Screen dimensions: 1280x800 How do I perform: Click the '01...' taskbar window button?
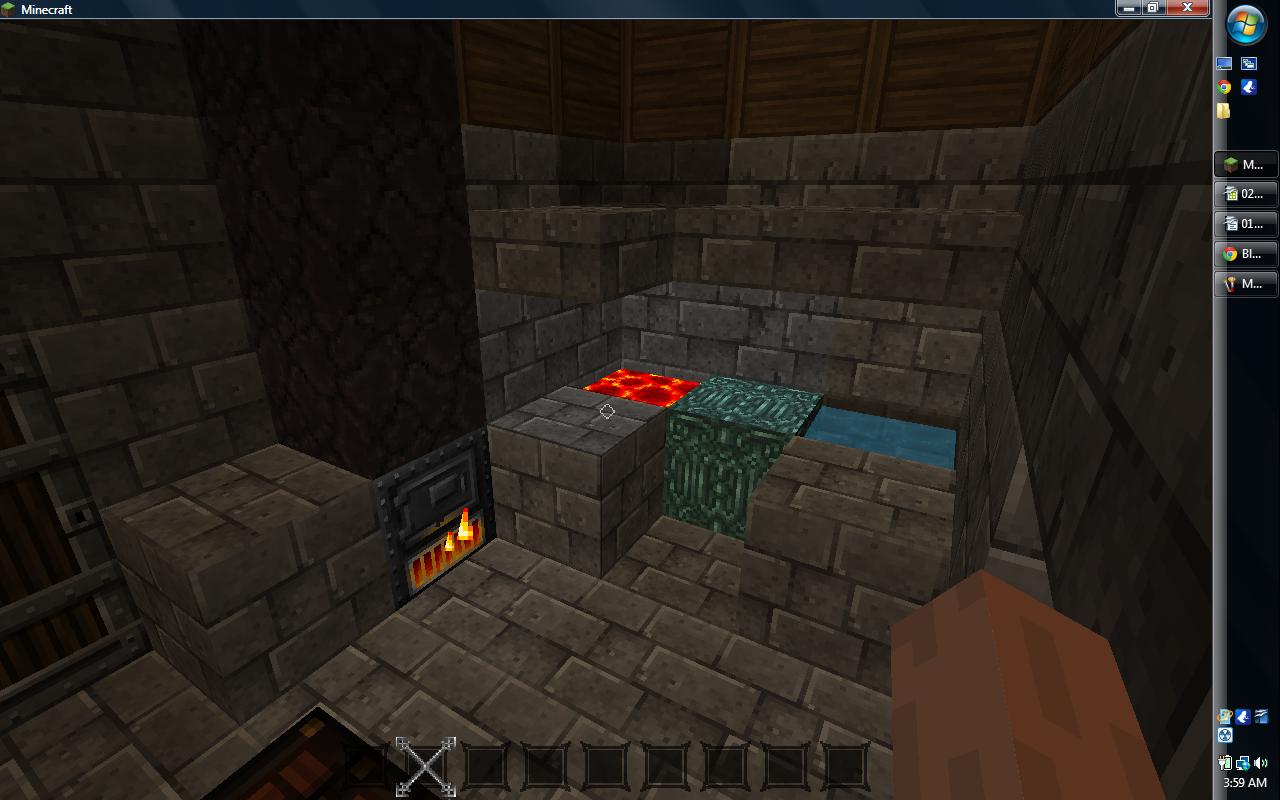(1245, 224)
